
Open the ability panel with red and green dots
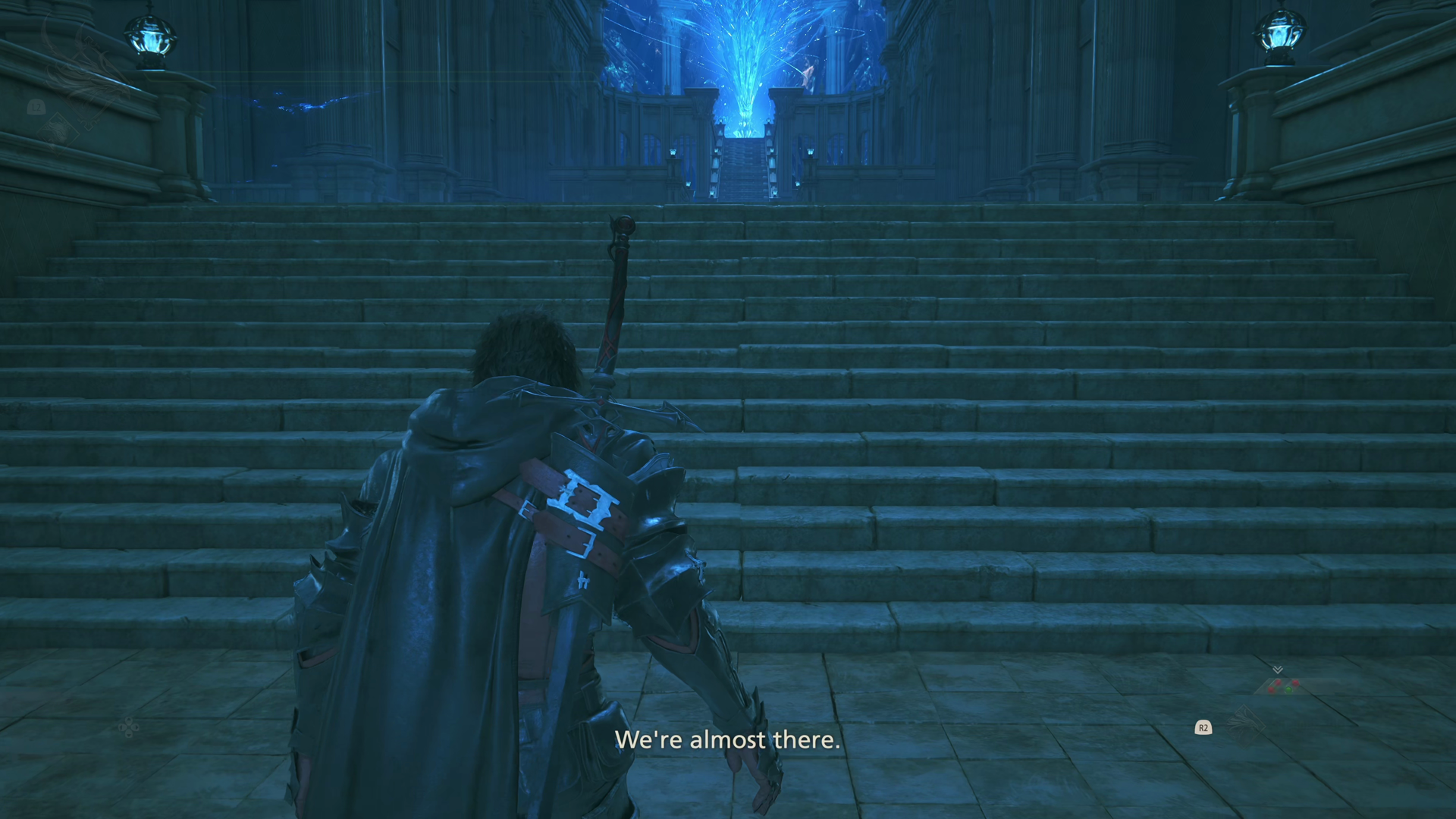[x=1282, y=686]
